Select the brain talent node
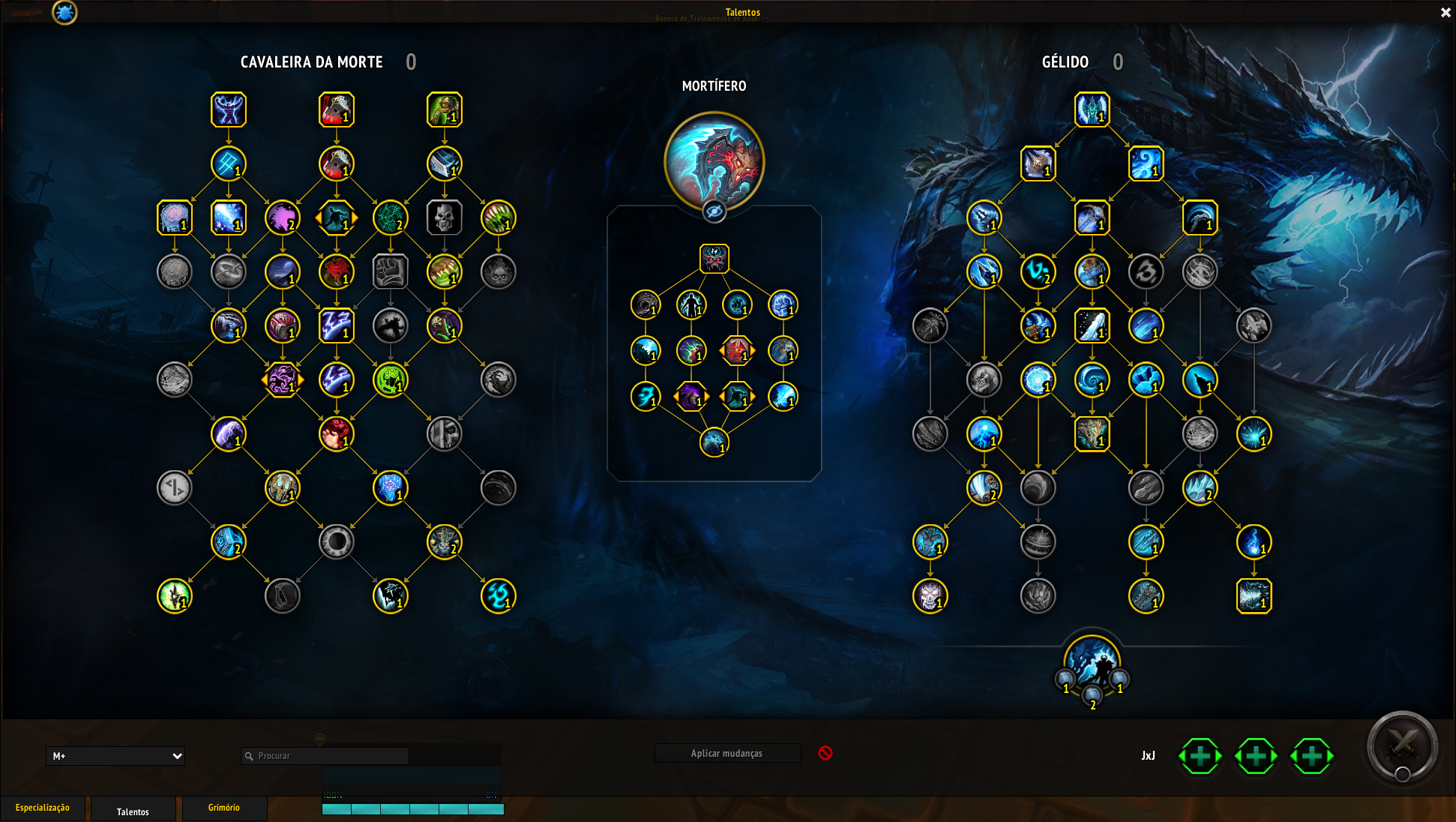 point(175,218)
